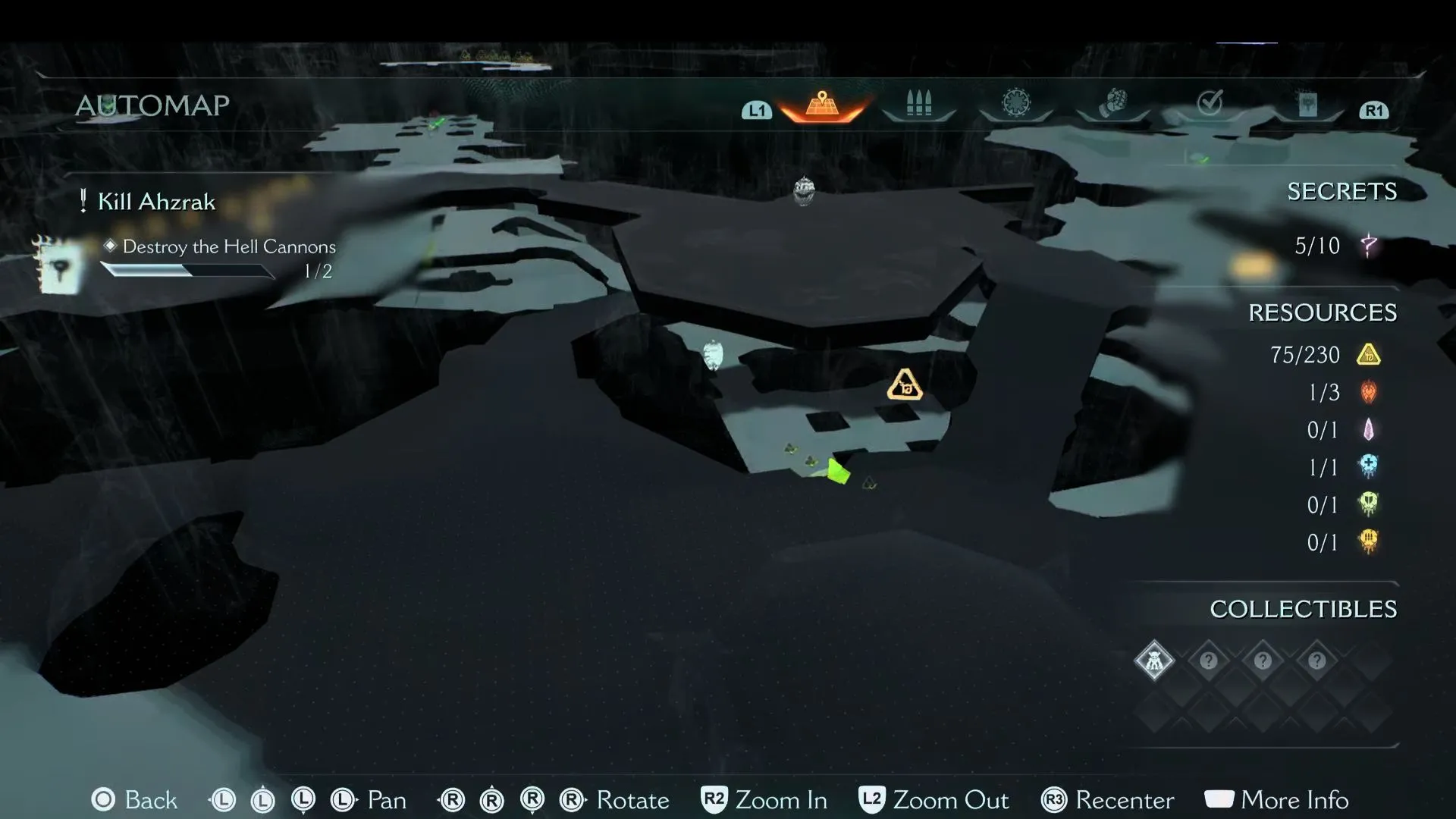Click the blue skull resource icon
The image size is (1456, 819).
coord(1369,466)
